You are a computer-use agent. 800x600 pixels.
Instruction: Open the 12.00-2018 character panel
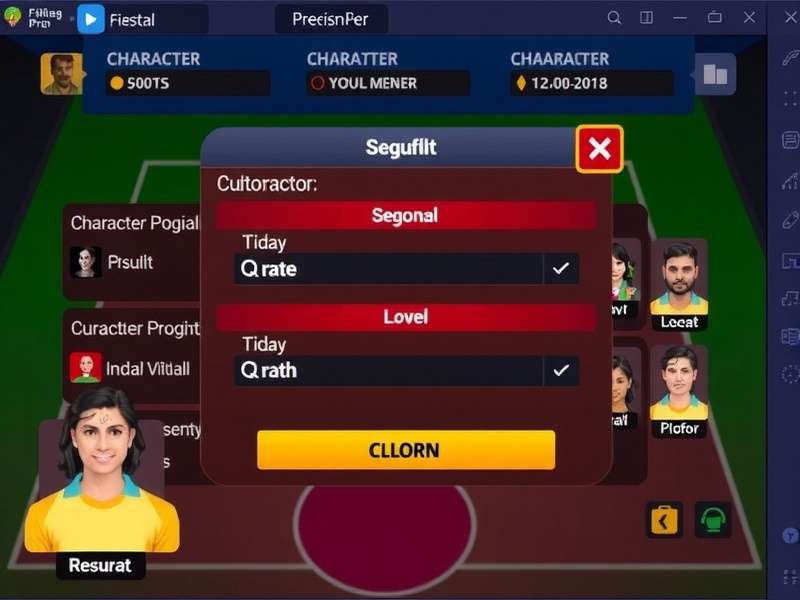click(590, 83)
